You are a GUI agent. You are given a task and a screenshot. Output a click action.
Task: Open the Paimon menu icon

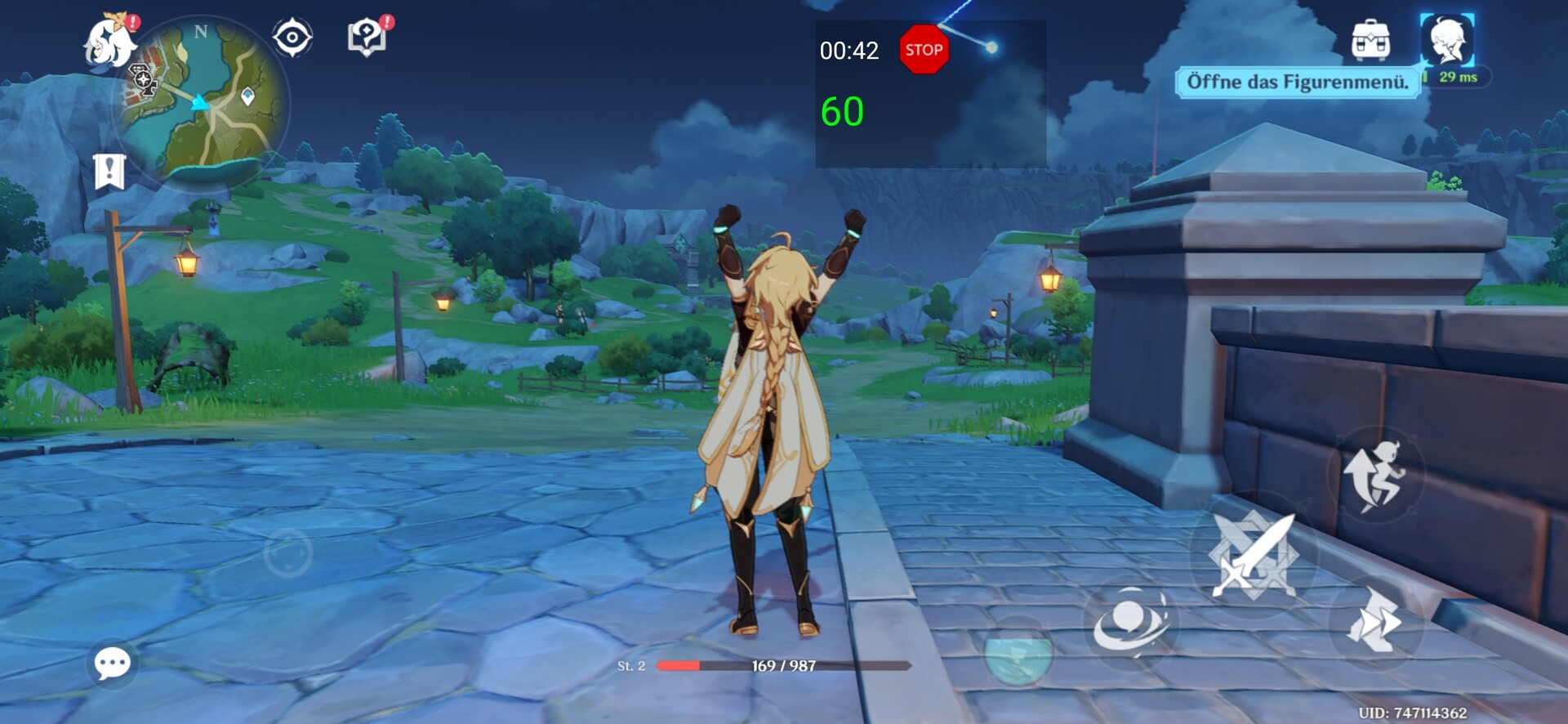coord(109,42)
